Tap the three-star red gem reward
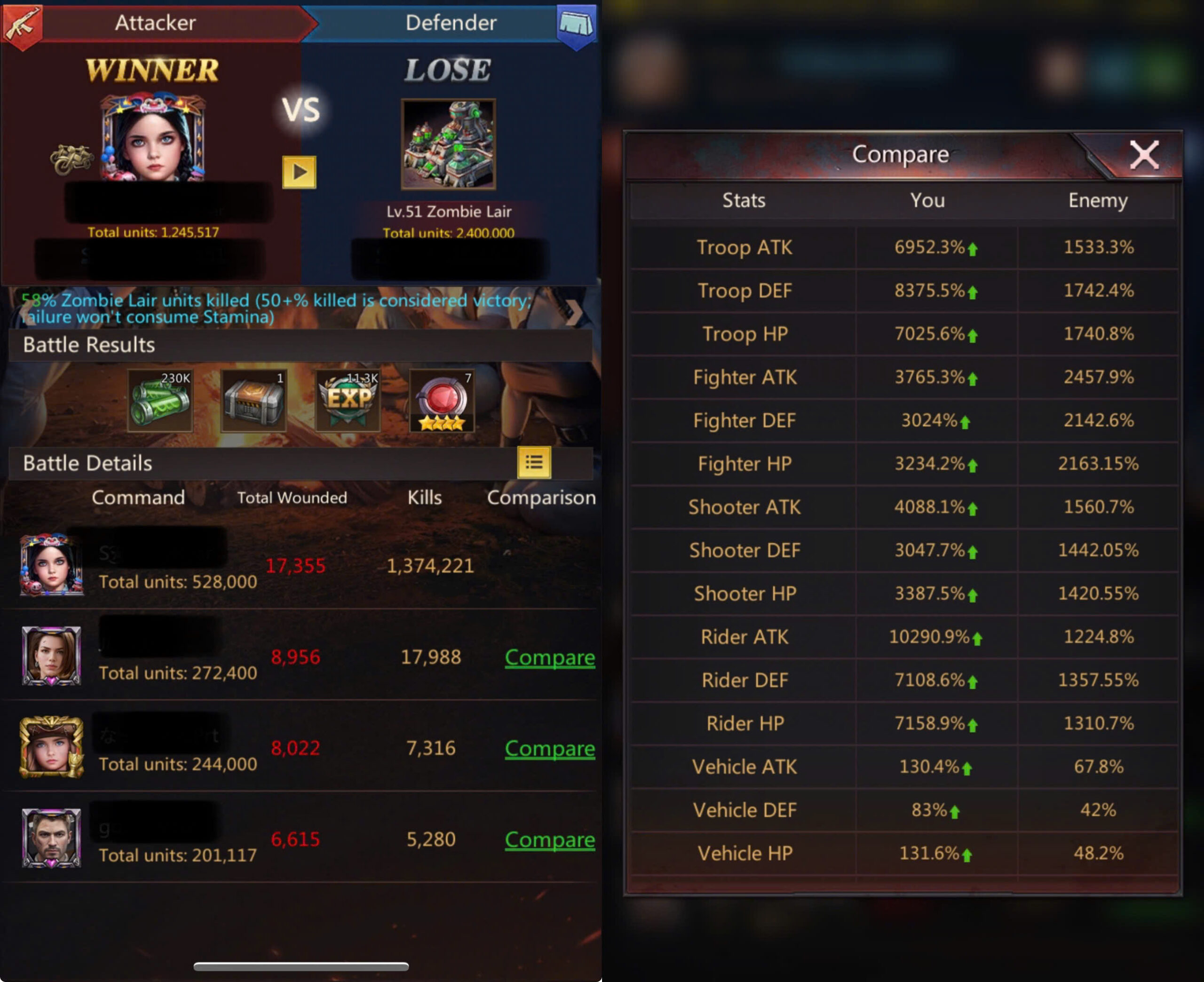The height and width of the screenshot is (982, 1204). tap(442, 401)
